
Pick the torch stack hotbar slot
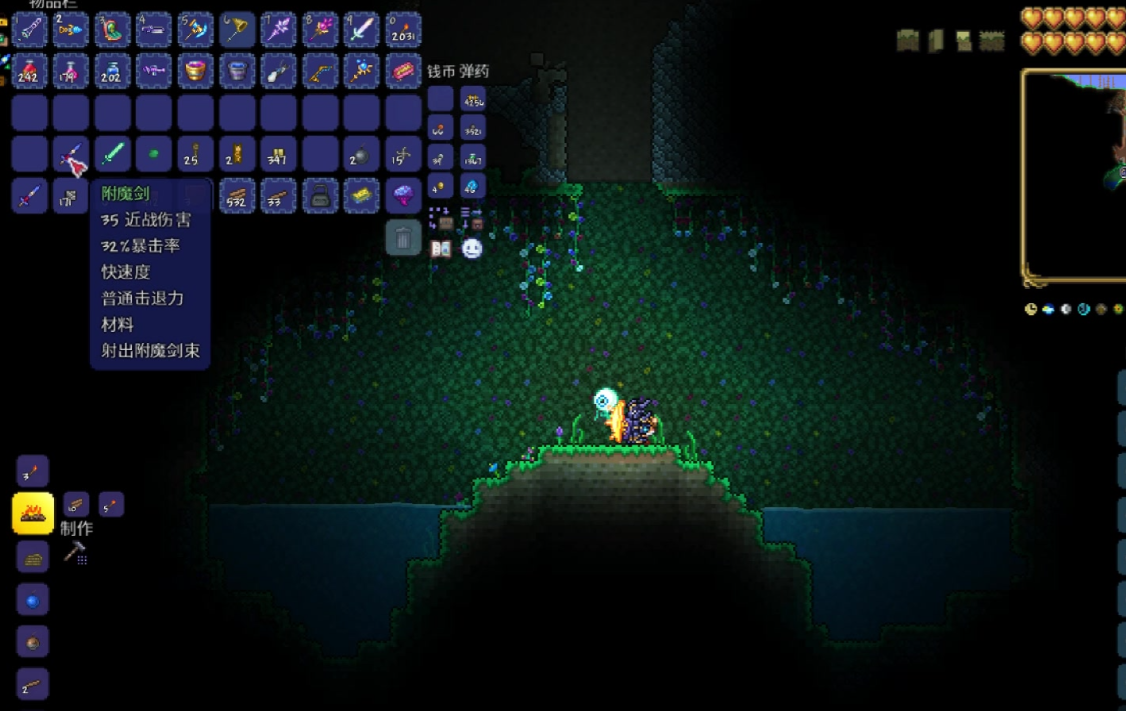pyautogui.click(x=403, y=30)
